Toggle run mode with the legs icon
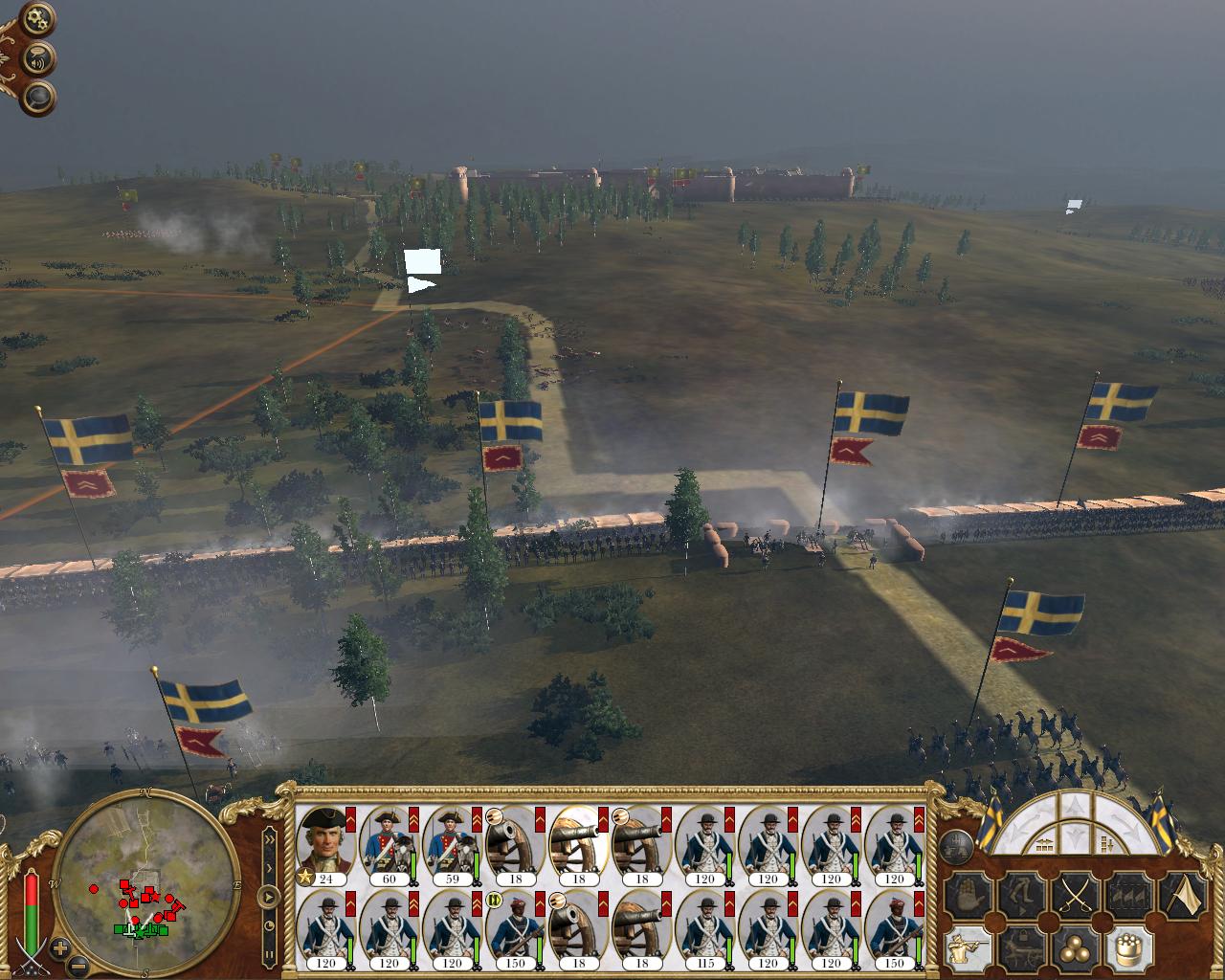The height and width of the screenshot is (980, 1225). point(1020,897)
